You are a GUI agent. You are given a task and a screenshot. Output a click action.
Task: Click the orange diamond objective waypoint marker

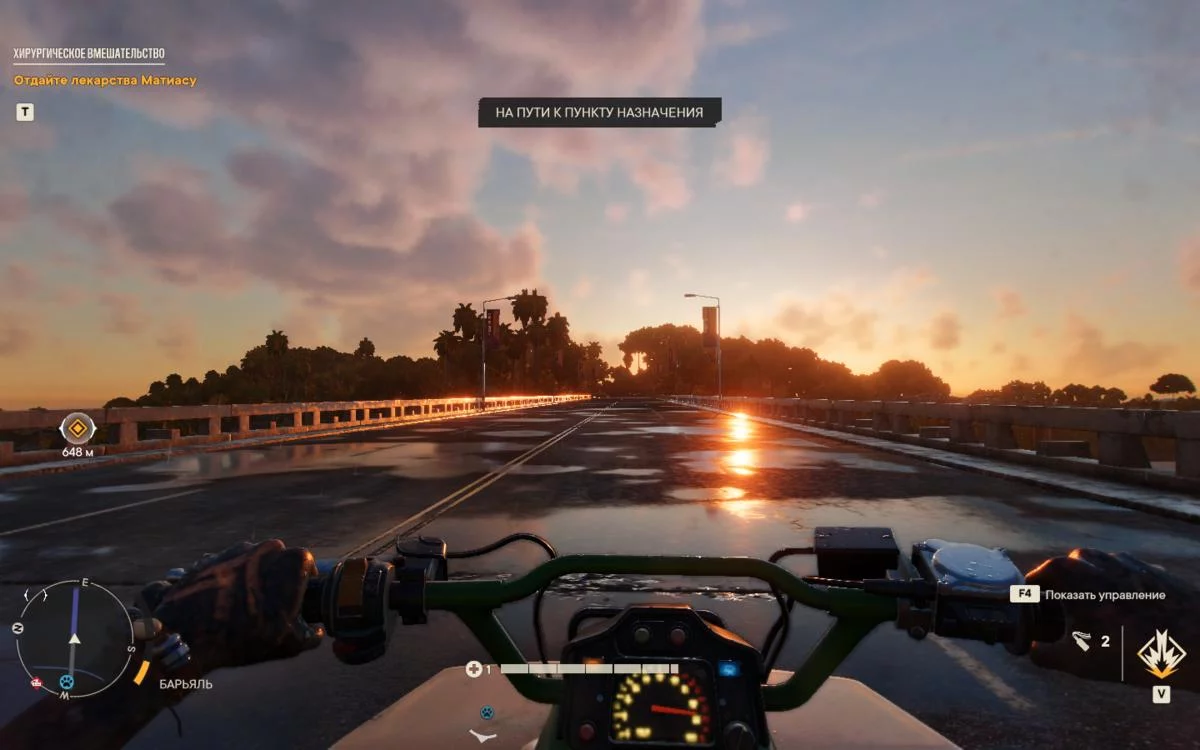tap(77, 429)
